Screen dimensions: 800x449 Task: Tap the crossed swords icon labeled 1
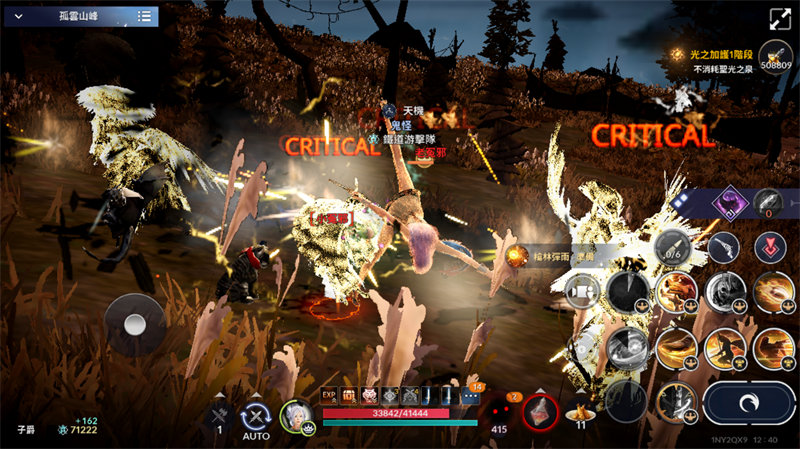[219, 415]
